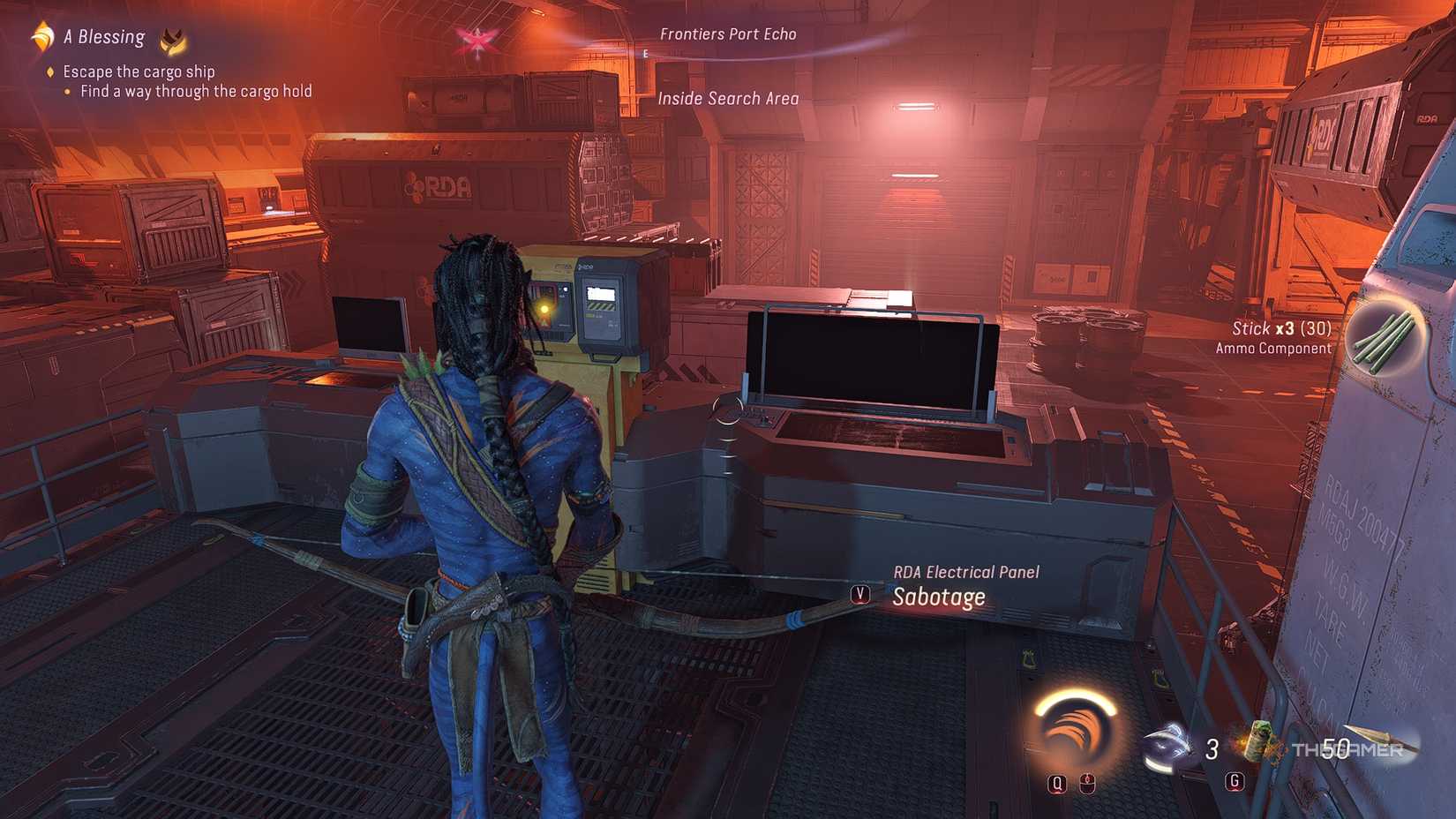This screenshot has width=1456, height=819.
Task: Click the Inside Search Area label
Action: (731, 98)
